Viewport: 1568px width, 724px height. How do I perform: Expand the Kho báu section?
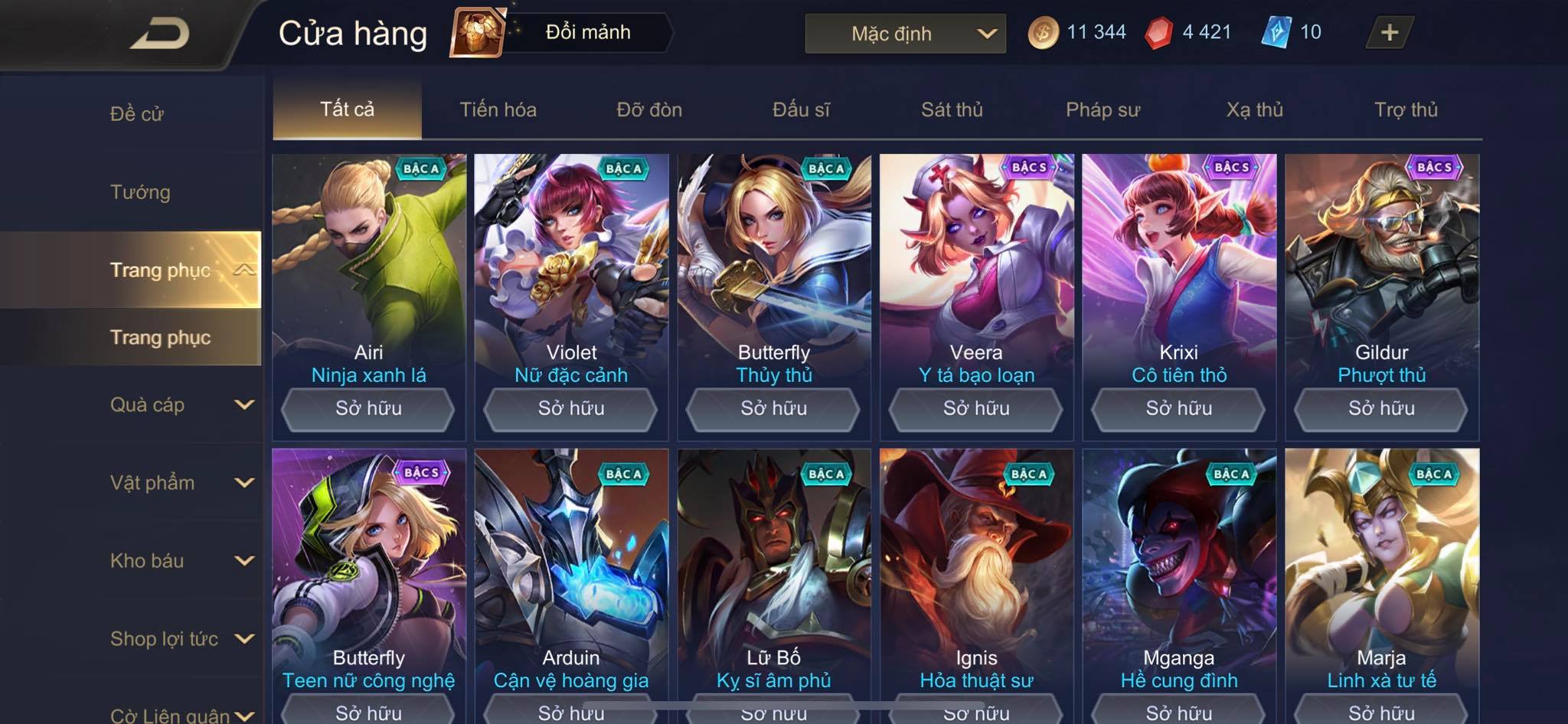coord(180,561)
